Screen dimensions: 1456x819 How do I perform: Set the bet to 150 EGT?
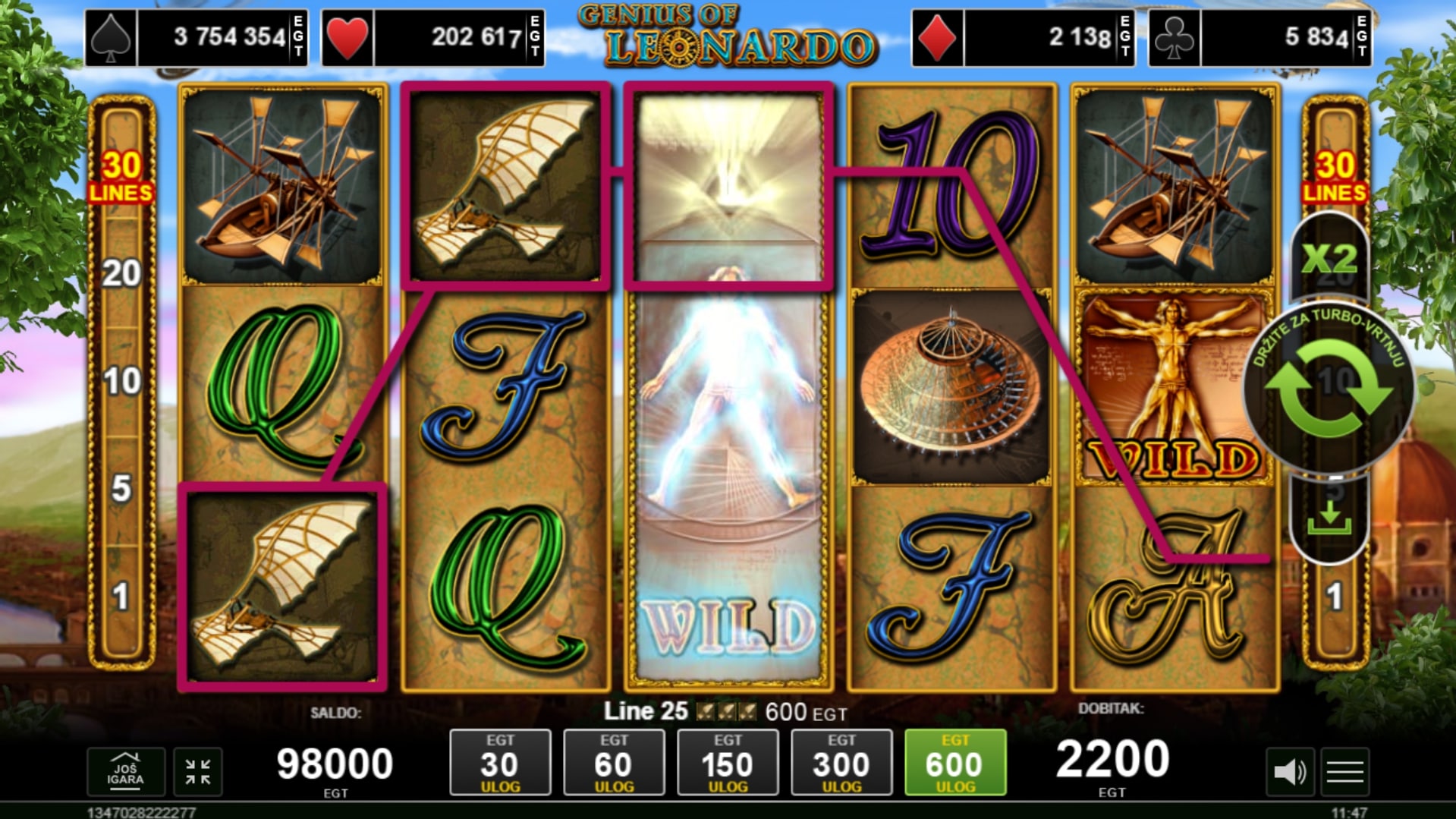coord(728,763)
